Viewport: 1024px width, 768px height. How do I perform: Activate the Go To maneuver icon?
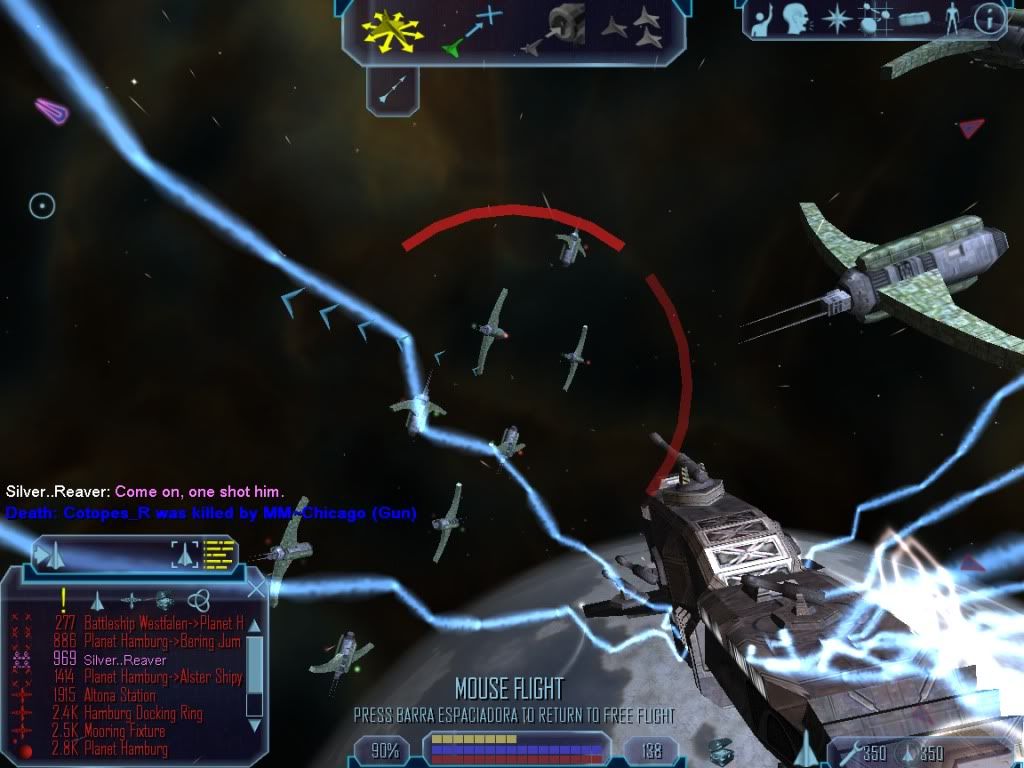point(471,30)
